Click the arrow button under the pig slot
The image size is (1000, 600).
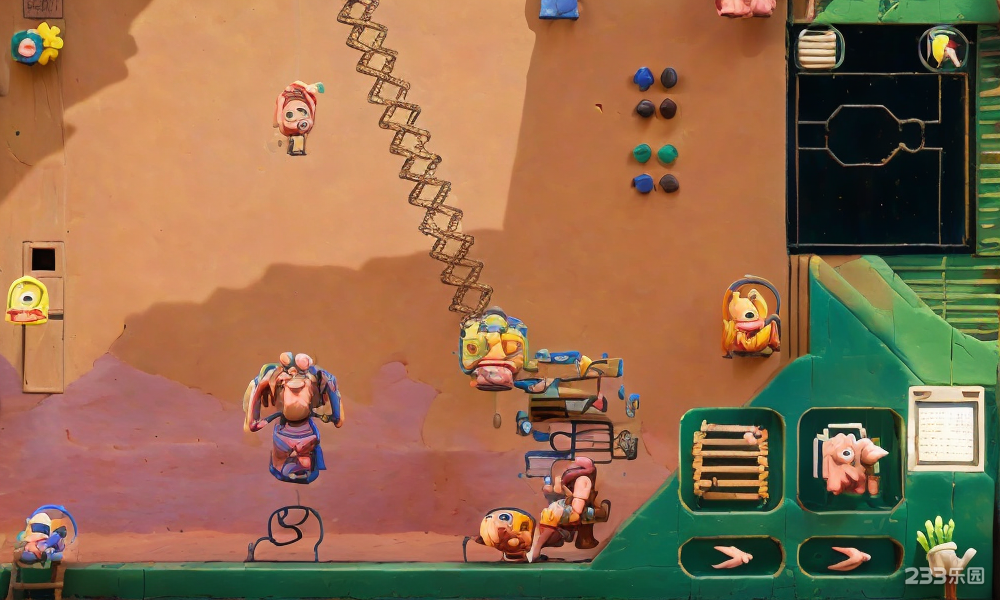click(x=849, y=557)
